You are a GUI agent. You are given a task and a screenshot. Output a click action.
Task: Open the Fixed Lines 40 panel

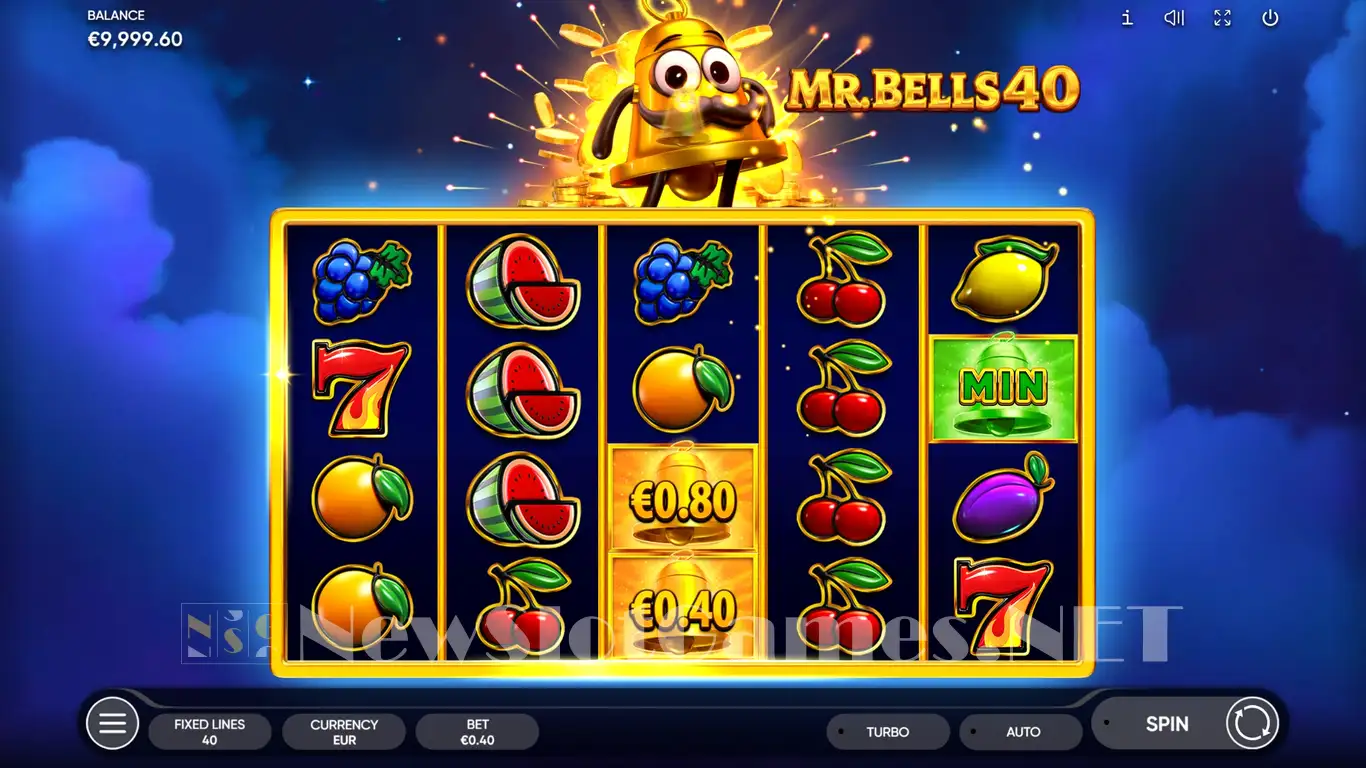click(x=209, y=732)
